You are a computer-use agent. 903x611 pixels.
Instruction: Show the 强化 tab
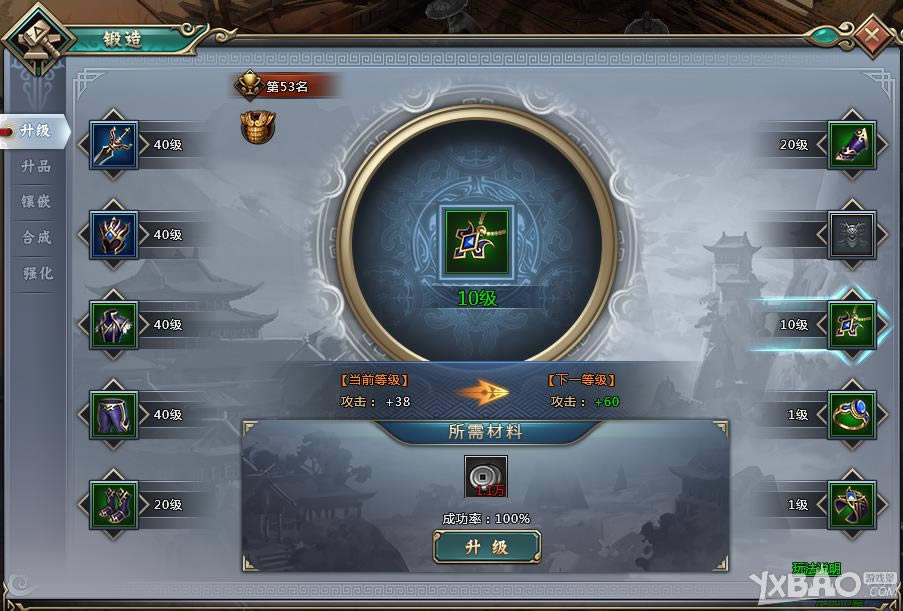(36, 273)
